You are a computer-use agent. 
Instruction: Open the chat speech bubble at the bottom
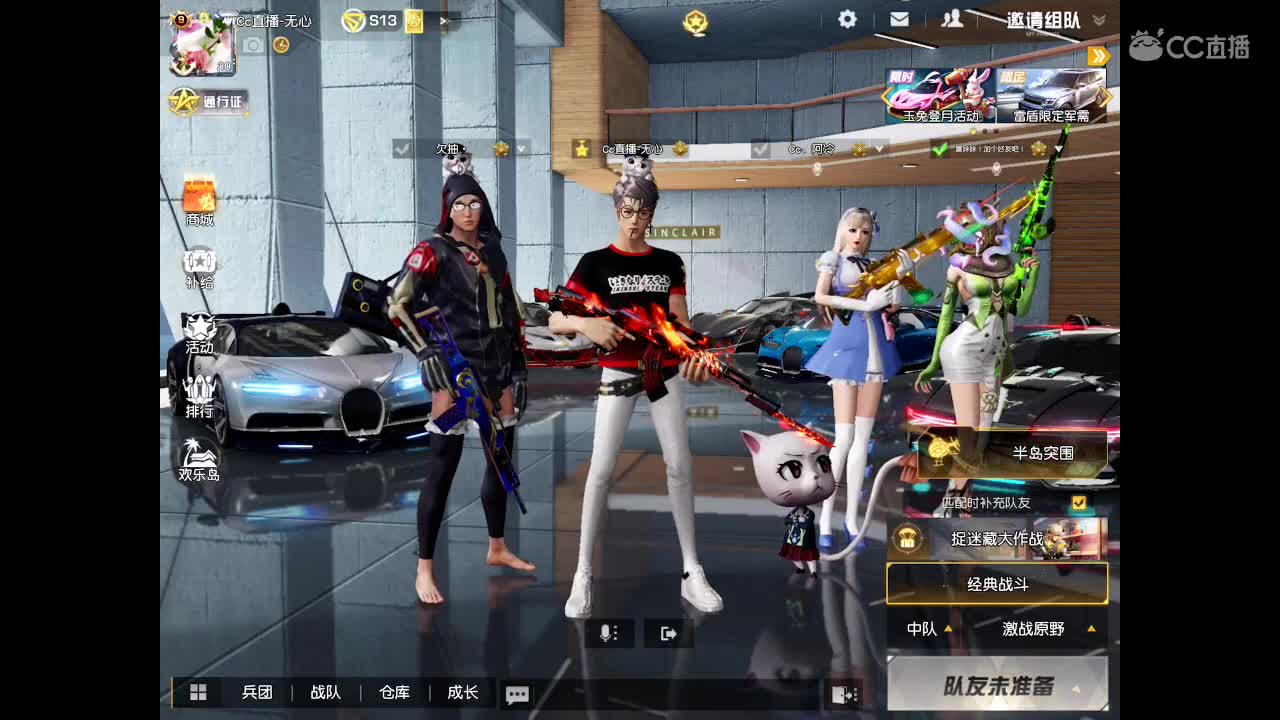pyautogui.click(x=517, y=693)
